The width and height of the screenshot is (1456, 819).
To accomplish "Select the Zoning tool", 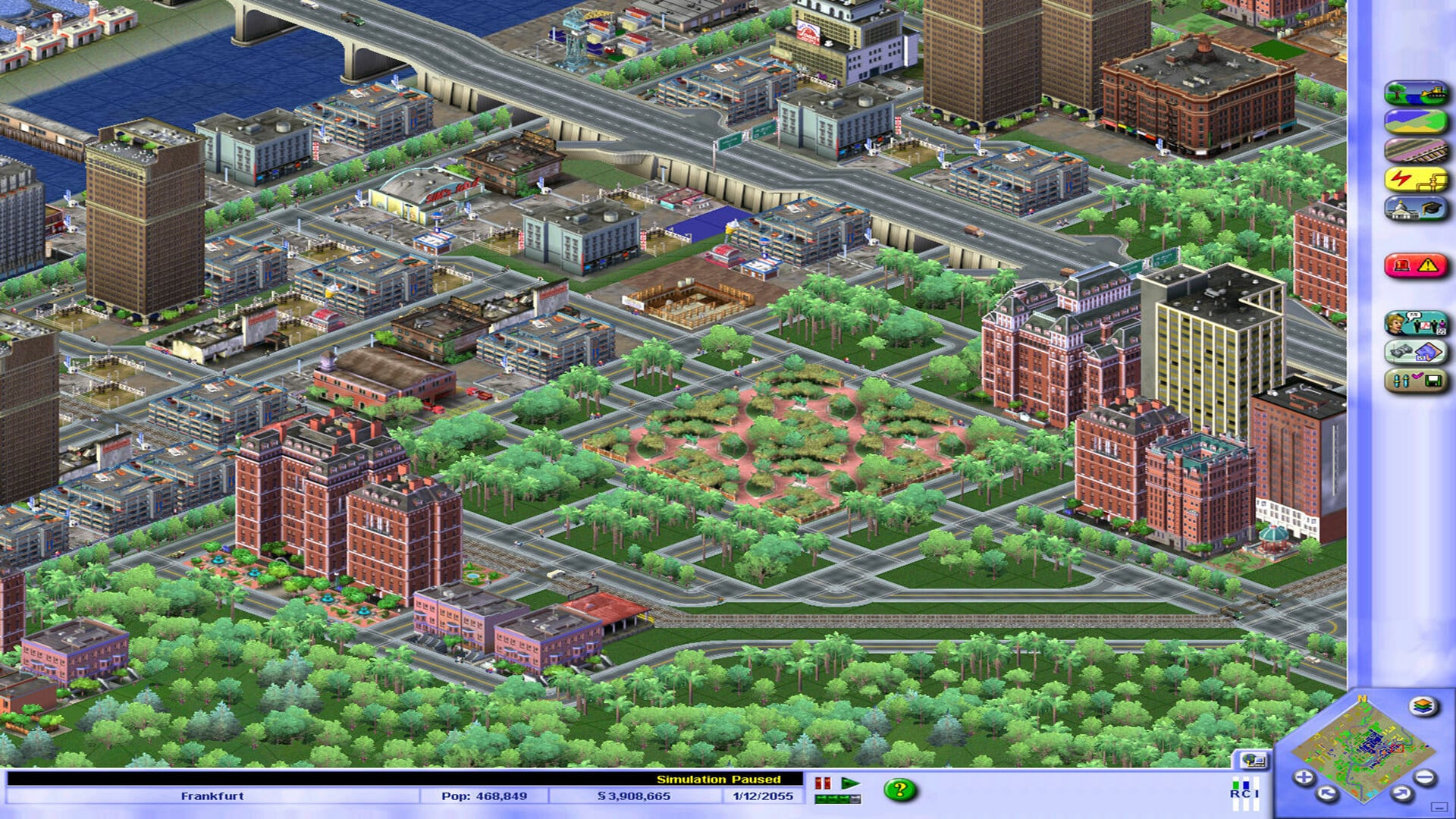I will pyautogui.click(x=1418, y=120).
